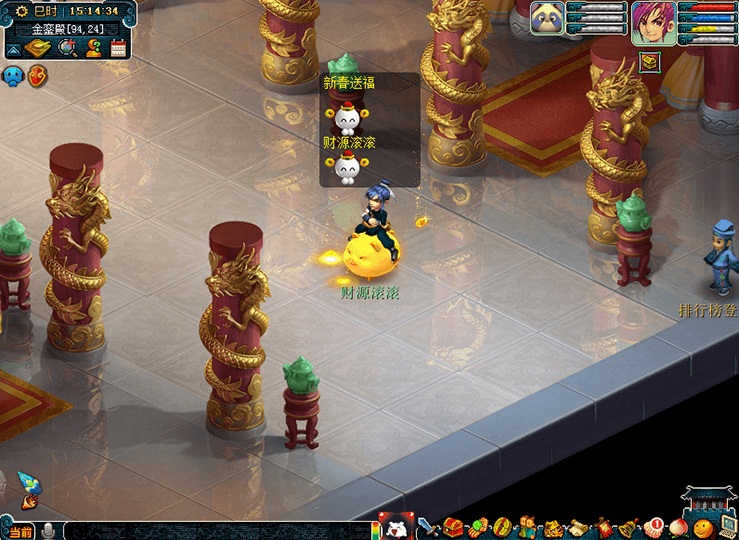Open the purple-haired character portrait
The height and width of the screenshot is (540, 739).
[x=653, y=22]
